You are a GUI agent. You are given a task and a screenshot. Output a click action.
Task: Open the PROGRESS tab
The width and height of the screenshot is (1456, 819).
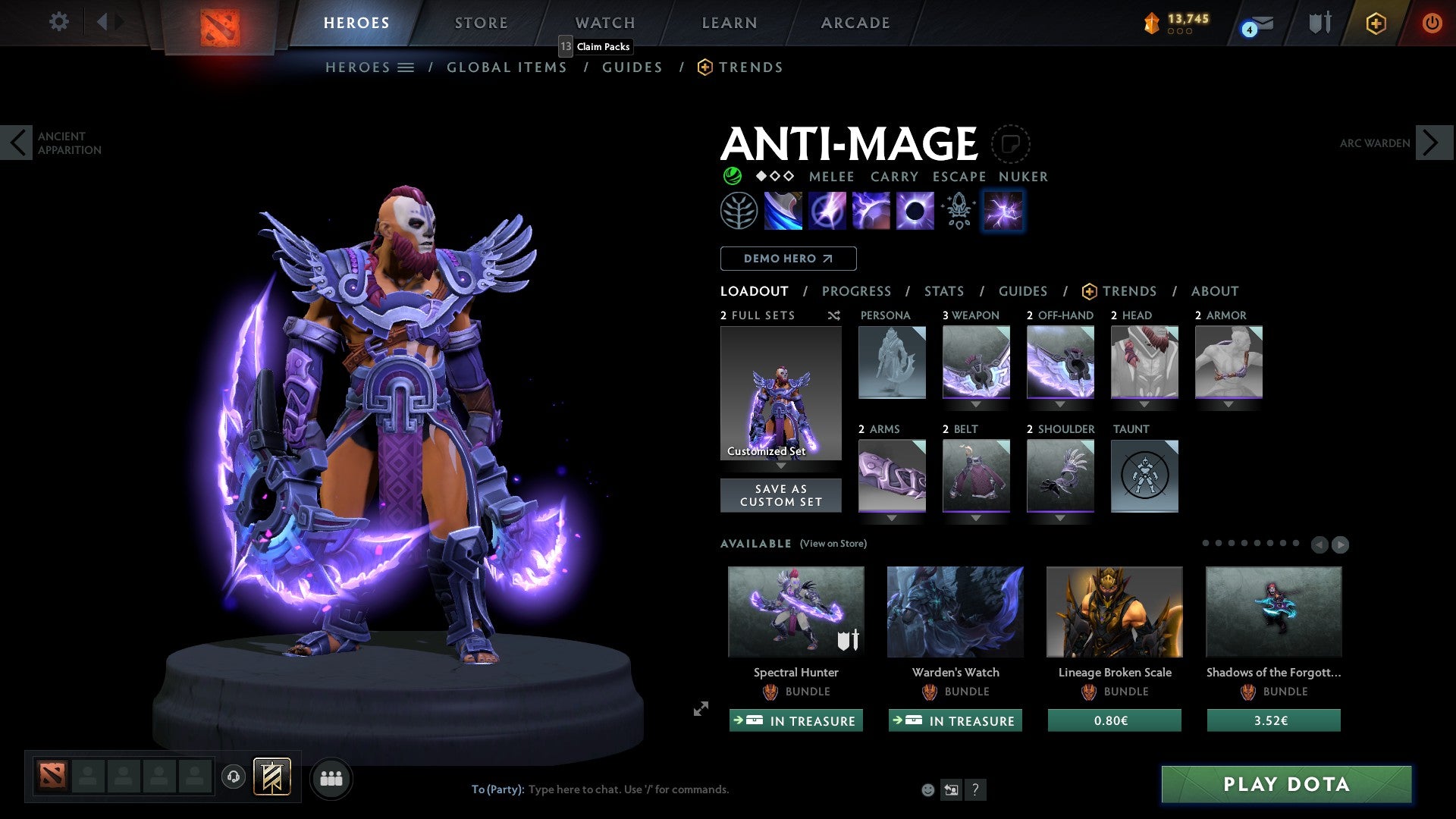coord(857,290)
